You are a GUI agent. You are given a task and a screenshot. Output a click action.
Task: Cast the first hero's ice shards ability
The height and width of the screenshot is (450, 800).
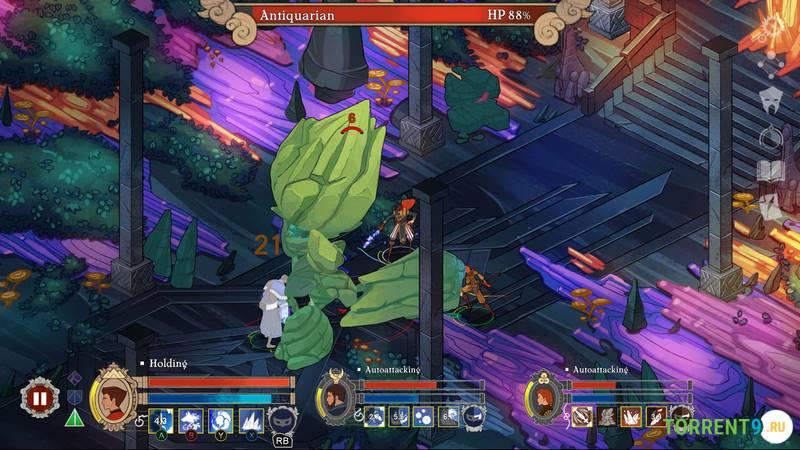tap(250, 420)
